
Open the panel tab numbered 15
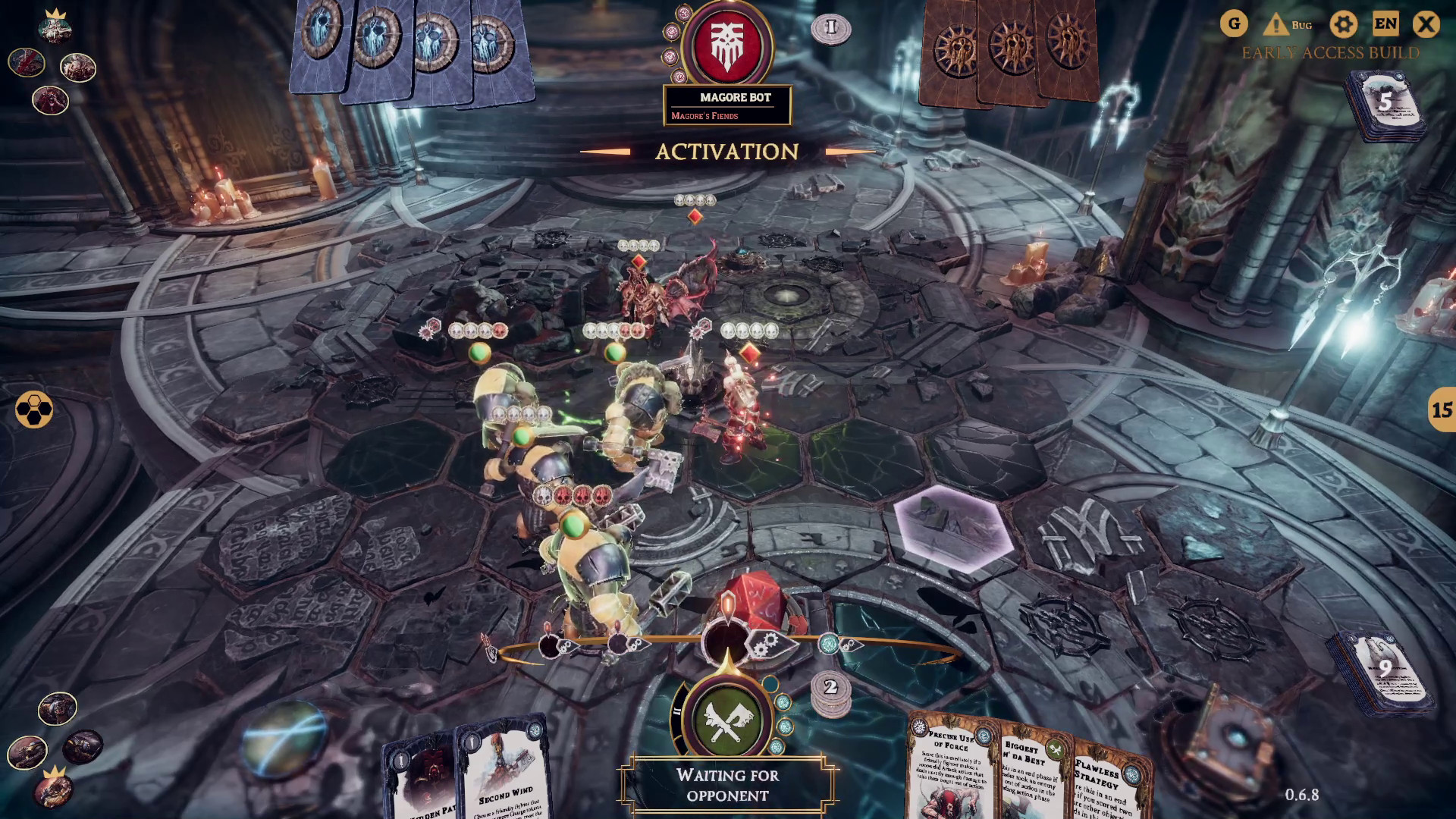point(1441,410)
